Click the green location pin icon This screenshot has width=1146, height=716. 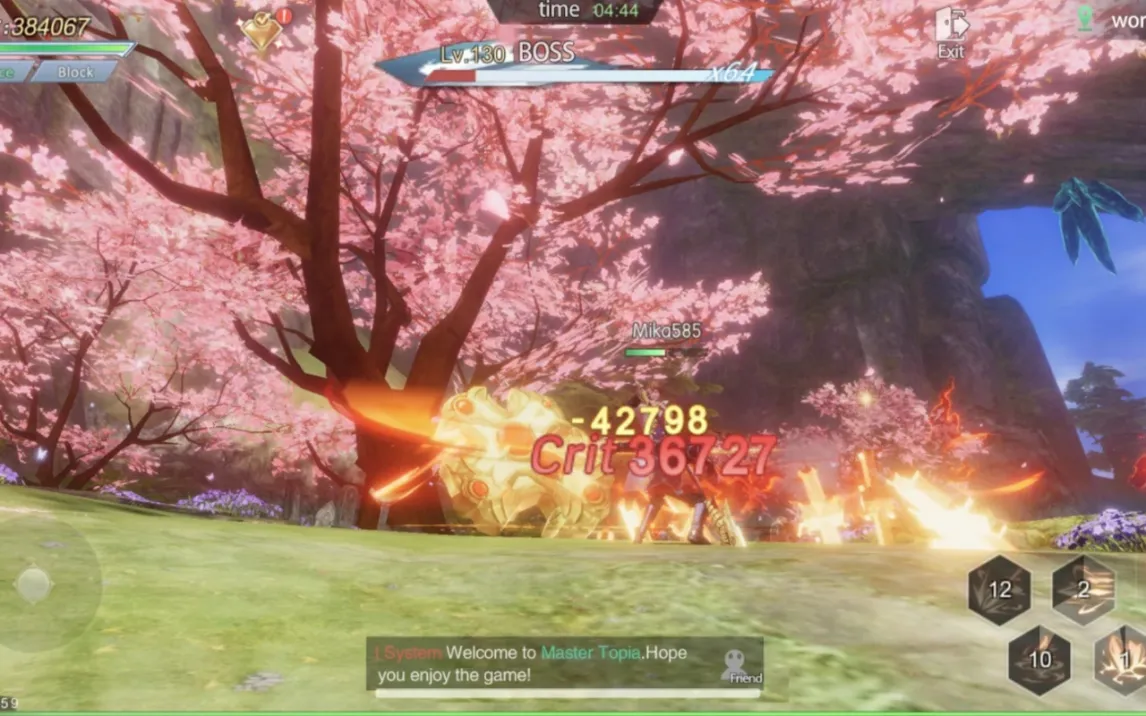click(x=1084, y=18)
